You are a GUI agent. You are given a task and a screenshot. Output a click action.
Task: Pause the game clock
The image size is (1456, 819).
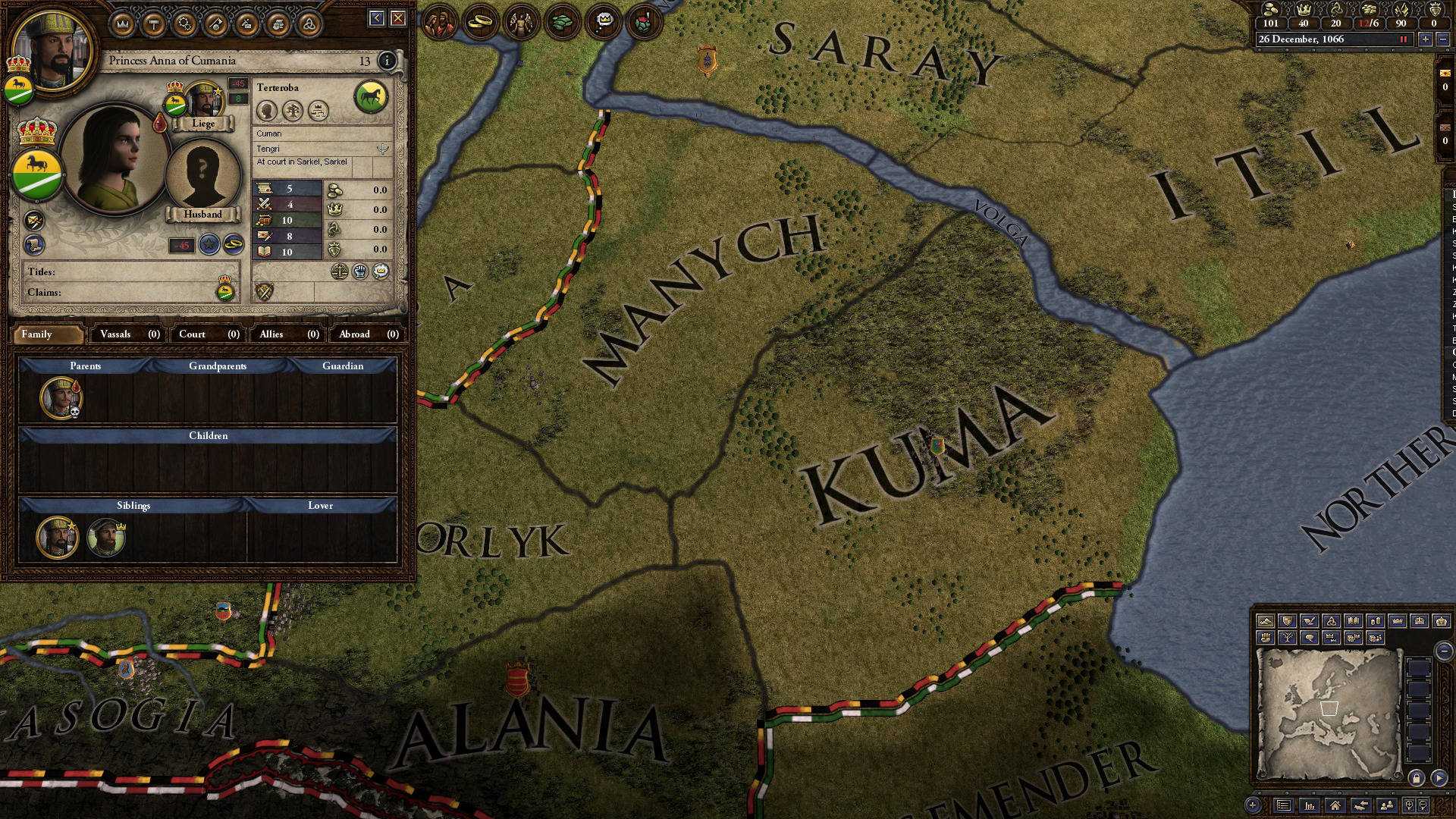coord(1402,39)
